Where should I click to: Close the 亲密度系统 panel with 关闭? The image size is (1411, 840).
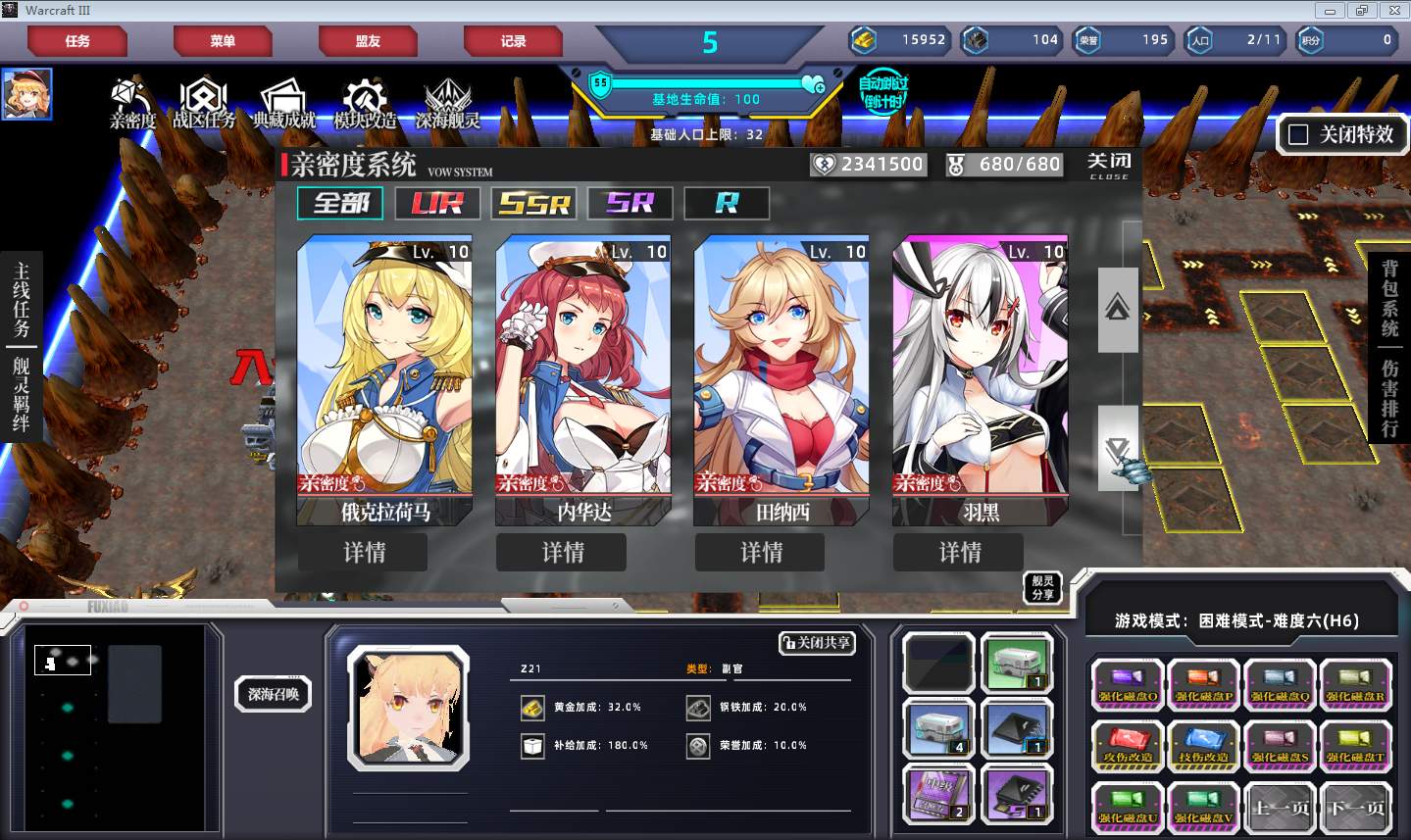(1109, 164)
